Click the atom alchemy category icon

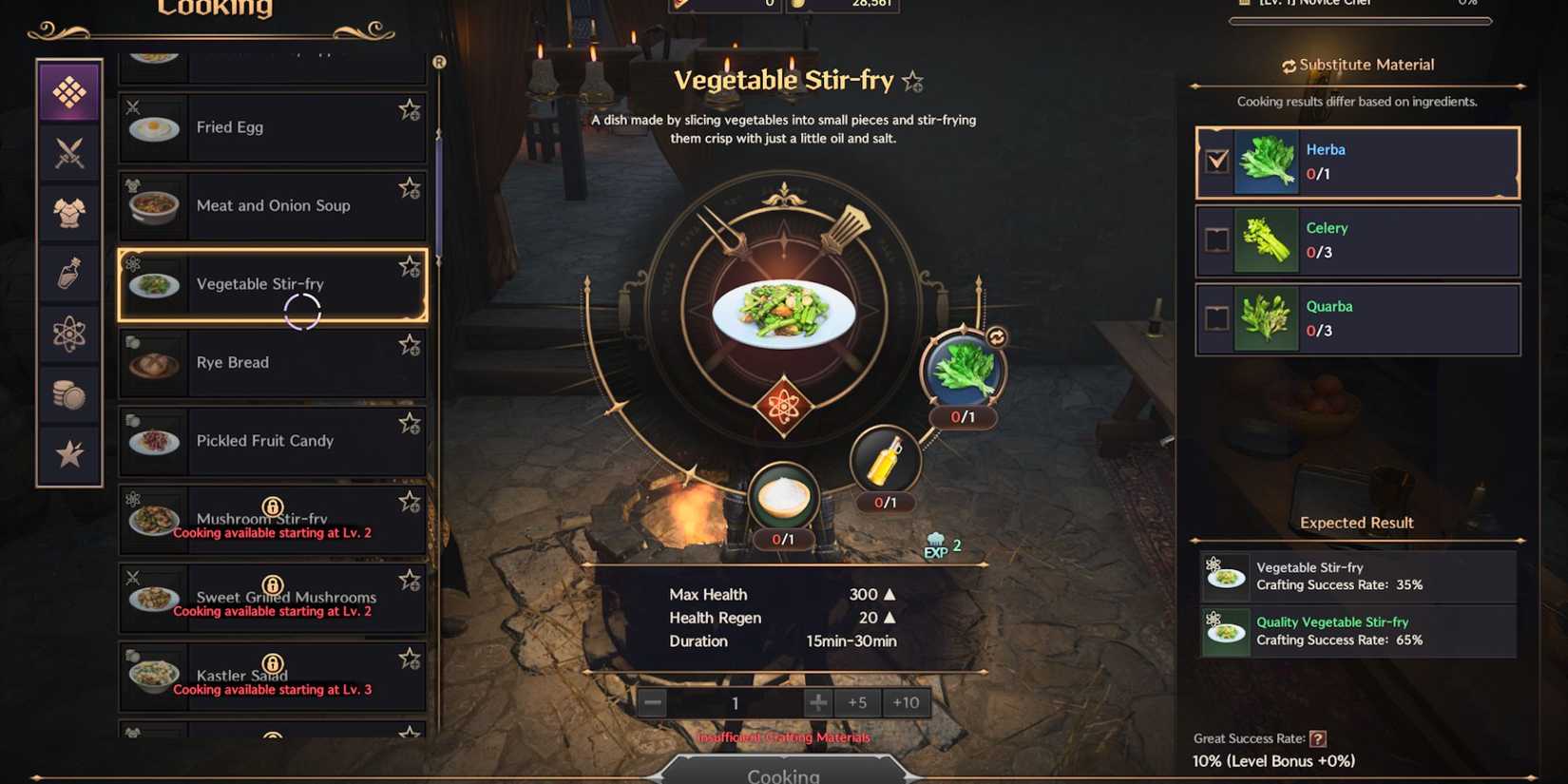tap(67, 334)
